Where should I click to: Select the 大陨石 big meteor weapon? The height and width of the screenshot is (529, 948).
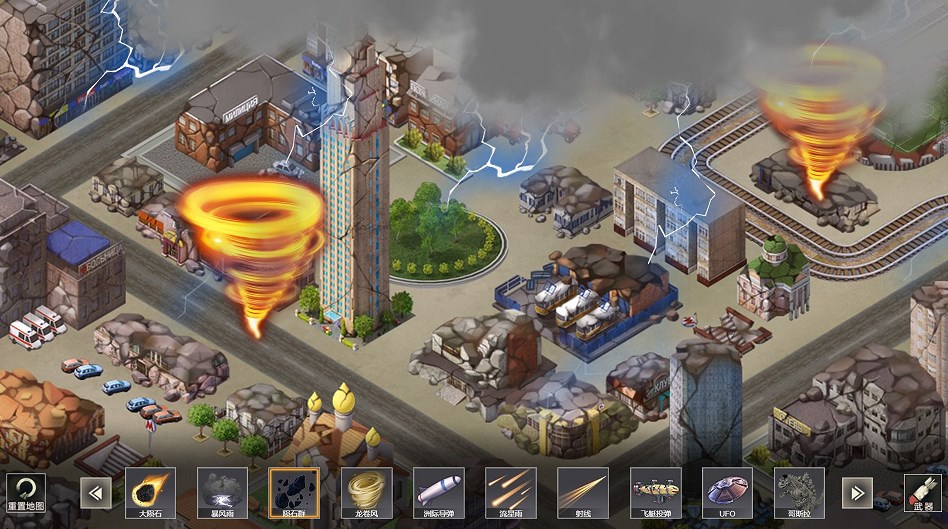click(150, 492)
